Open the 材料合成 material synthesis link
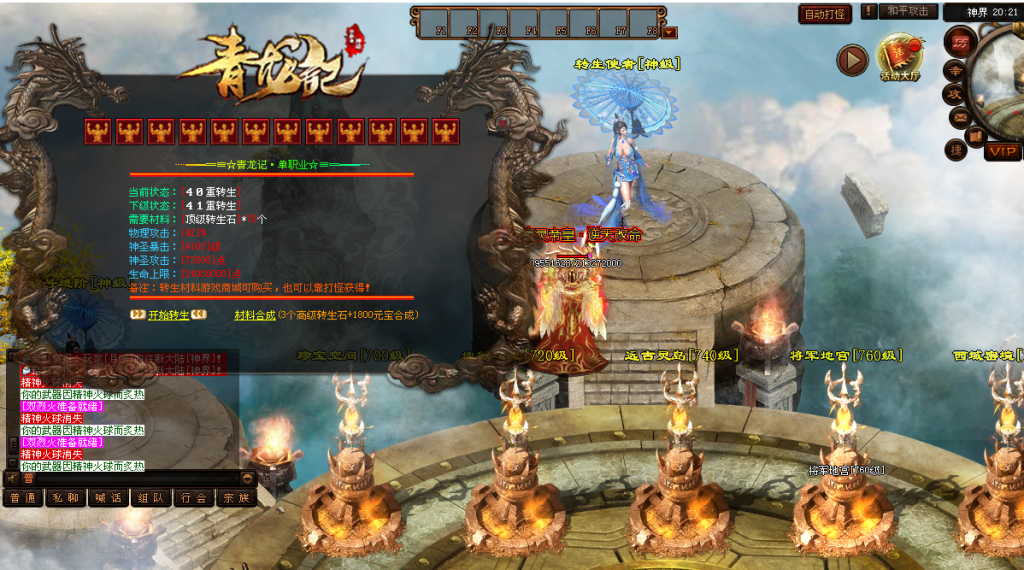The width and height of the screenshot is (1024, 570). pyautogui.click(x=254, y=315)
